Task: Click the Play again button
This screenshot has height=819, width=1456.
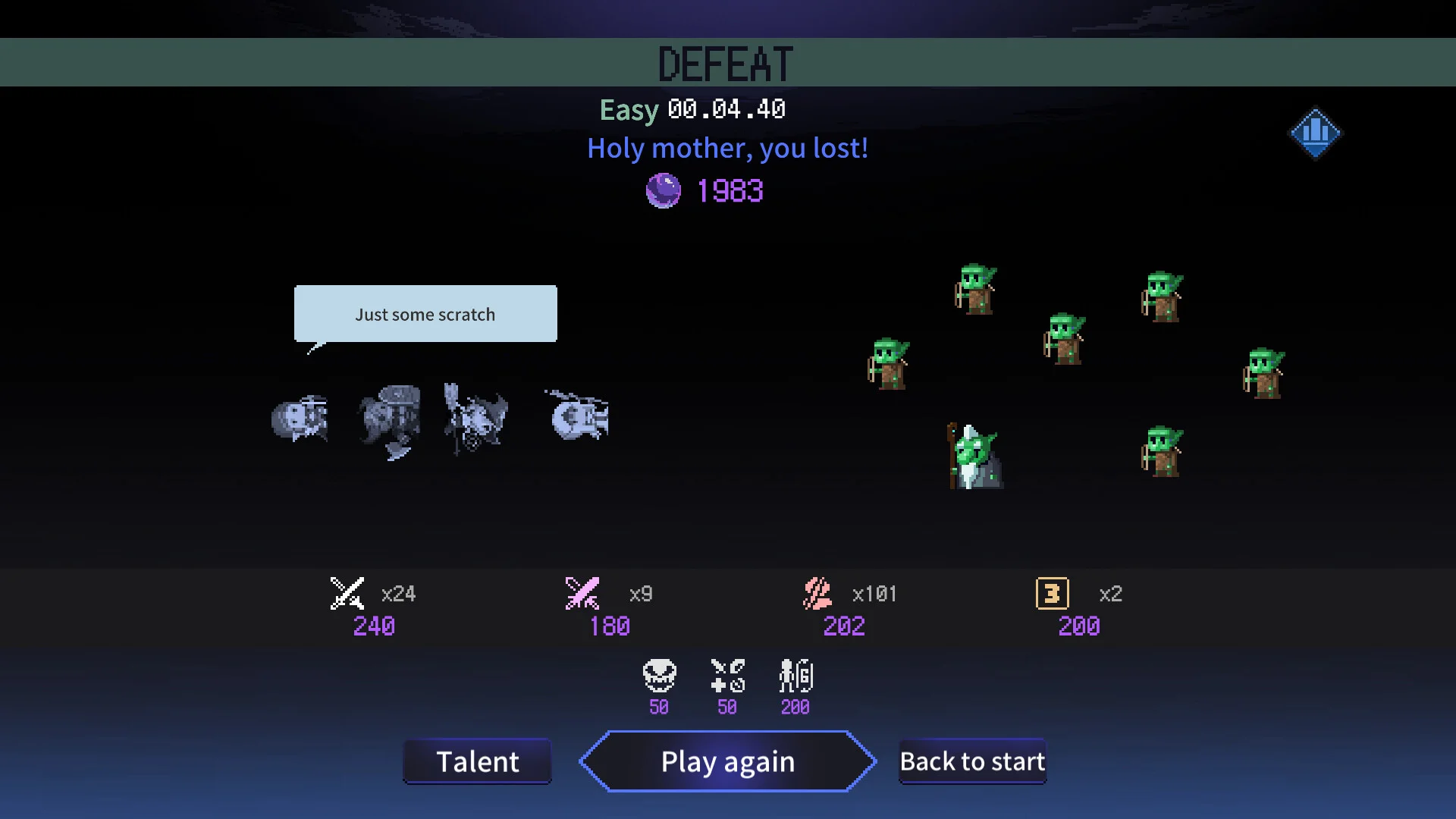Action: click(x=727, y=761)
